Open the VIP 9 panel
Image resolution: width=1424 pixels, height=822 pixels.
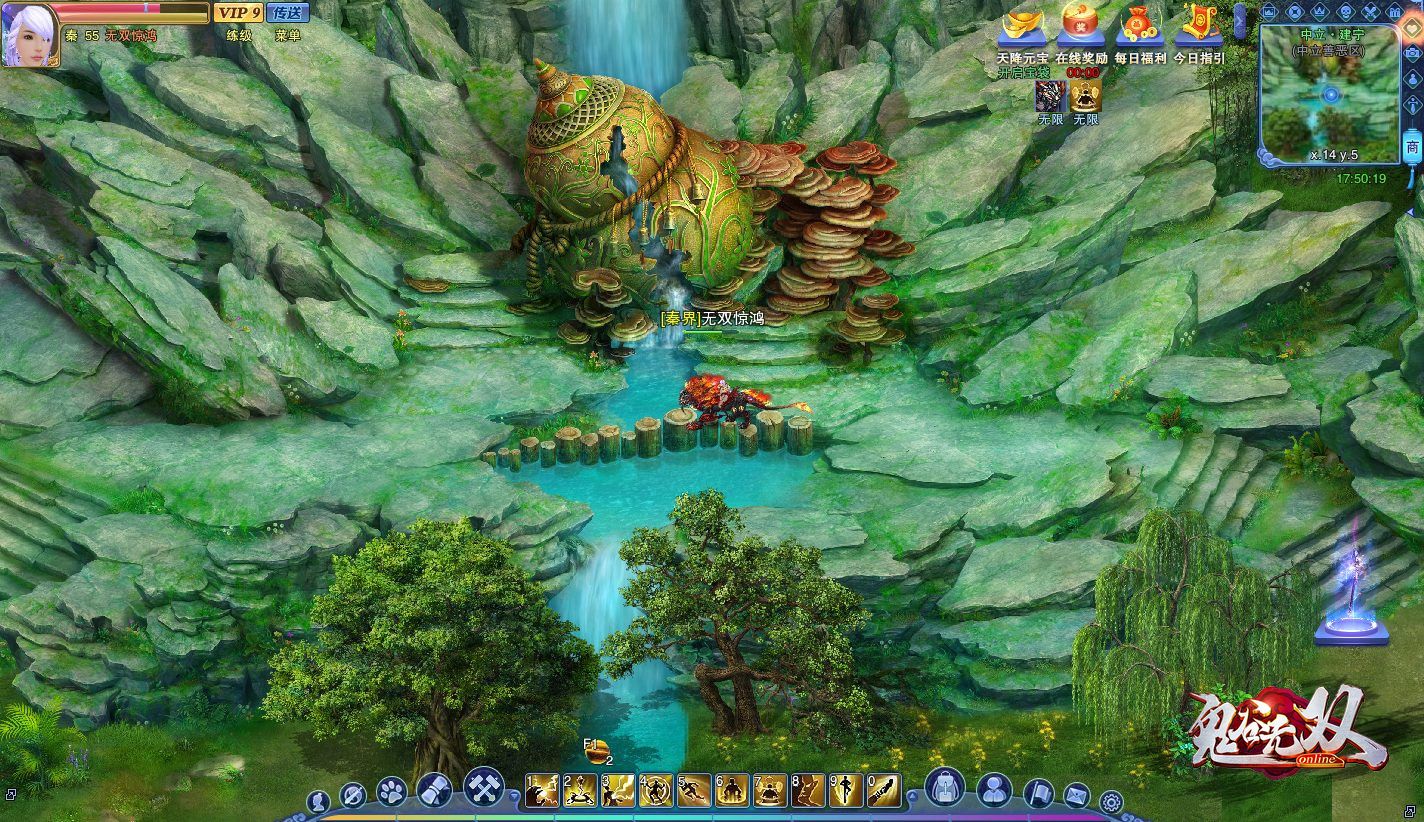tap(238, 13)
